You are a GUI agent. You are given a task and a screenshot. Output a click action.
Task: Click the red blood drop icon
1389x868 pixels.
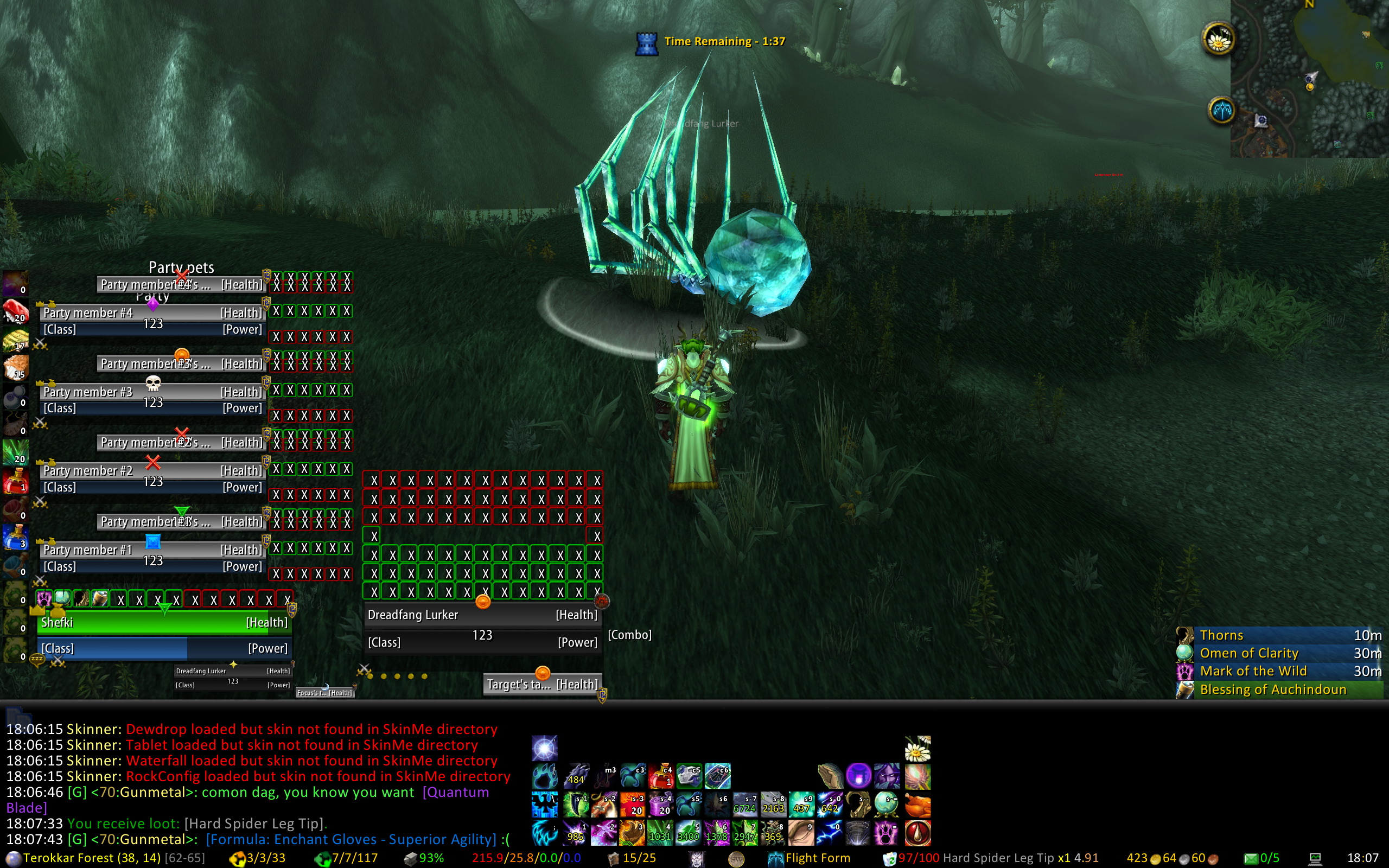pyautogui.click(x=917, y=833)
